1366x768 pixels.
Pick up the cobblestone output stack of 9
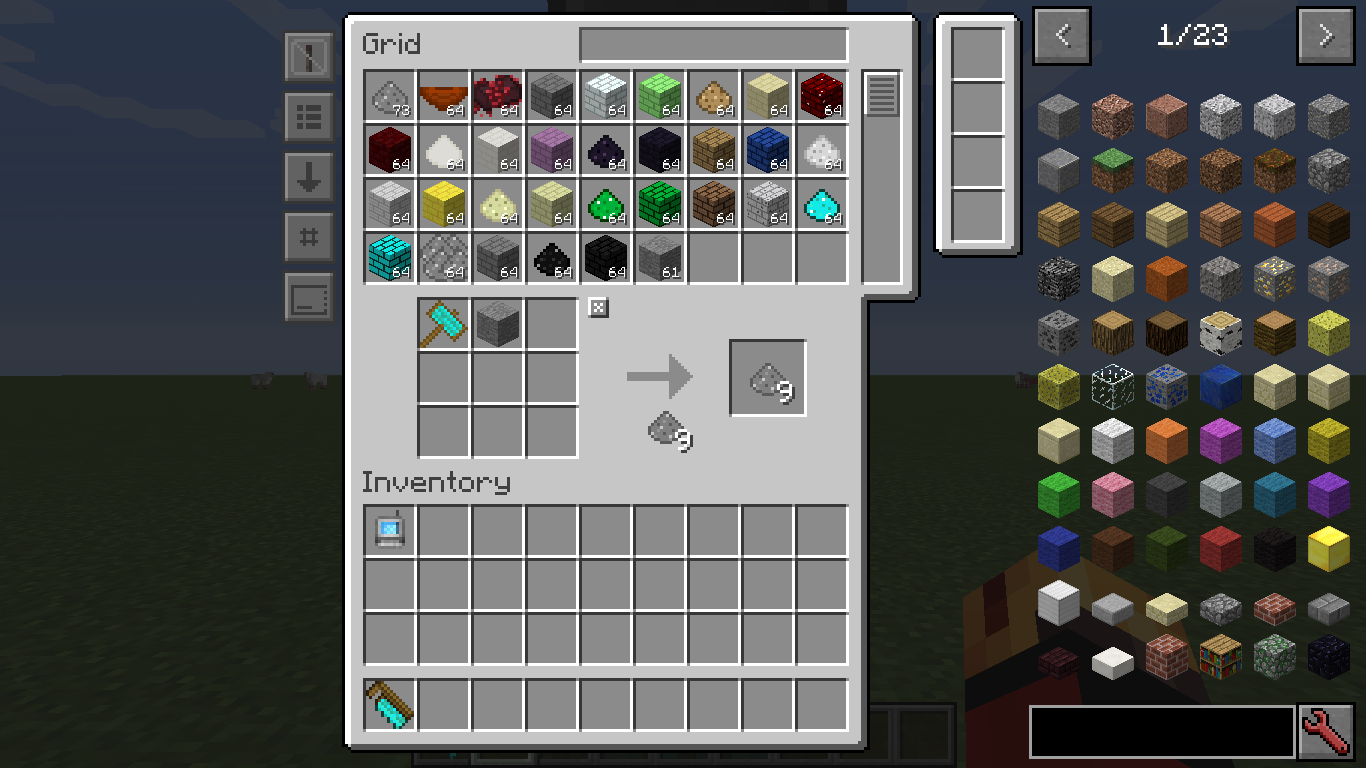pyautogui.click(x=767, y=377)
